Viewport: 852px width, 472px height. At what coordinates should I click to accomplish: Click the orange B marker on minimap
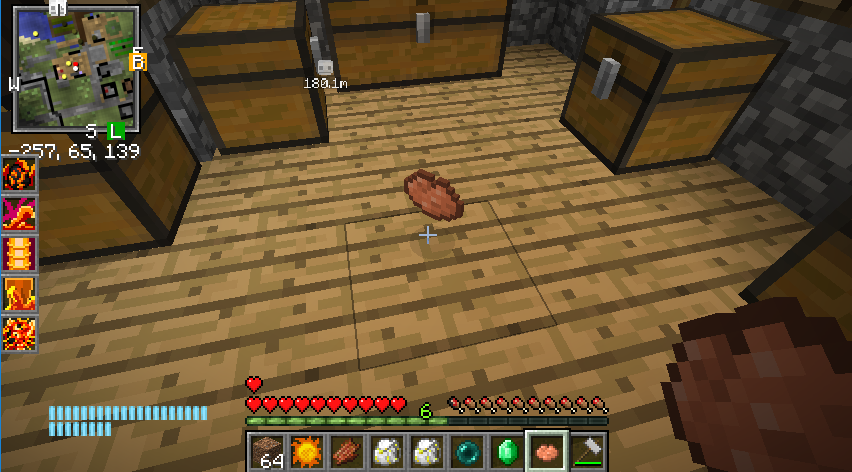coord(138,62)
